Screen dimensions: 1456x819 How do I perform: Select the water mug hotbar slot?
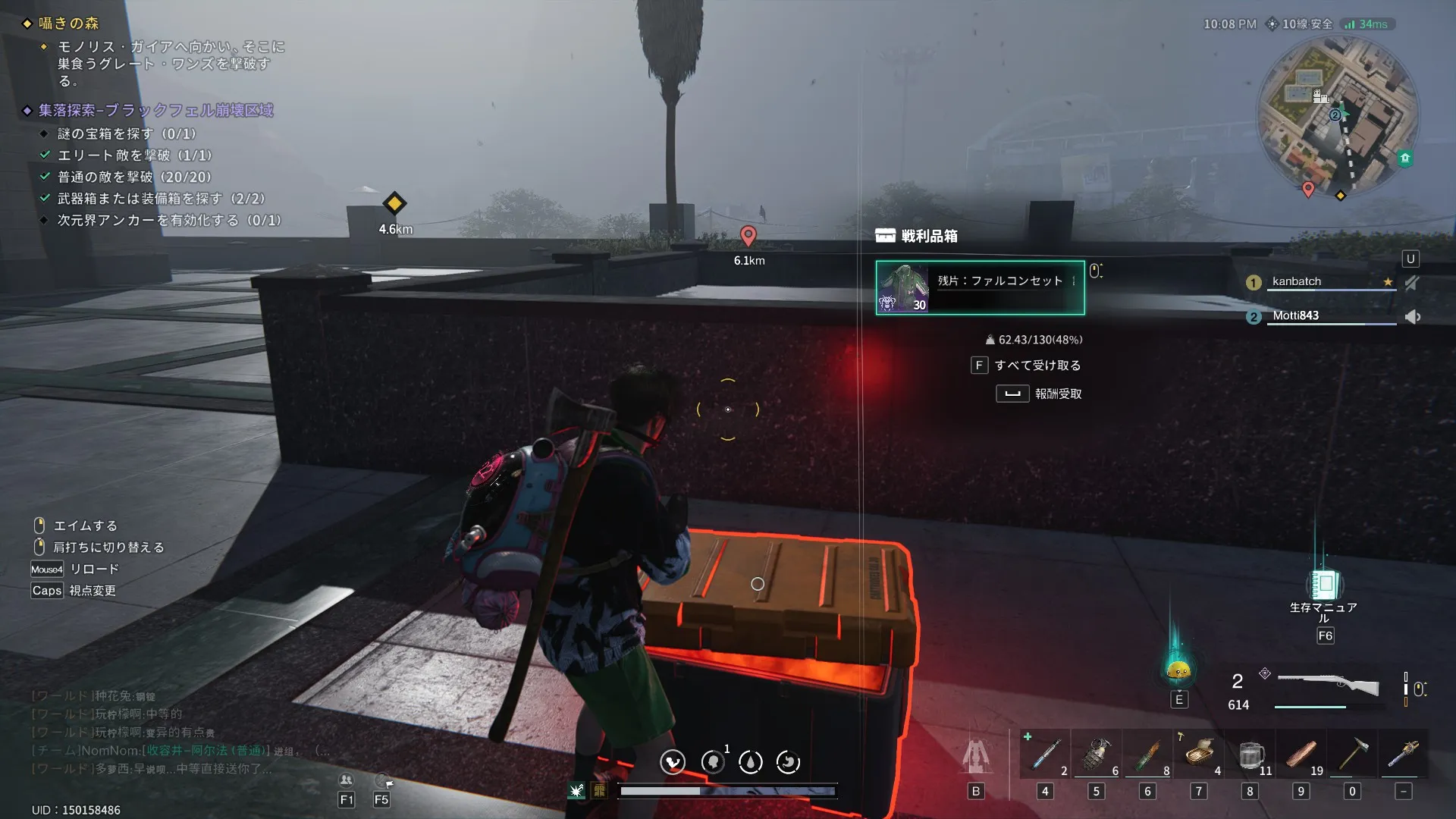coord(1250,755)
